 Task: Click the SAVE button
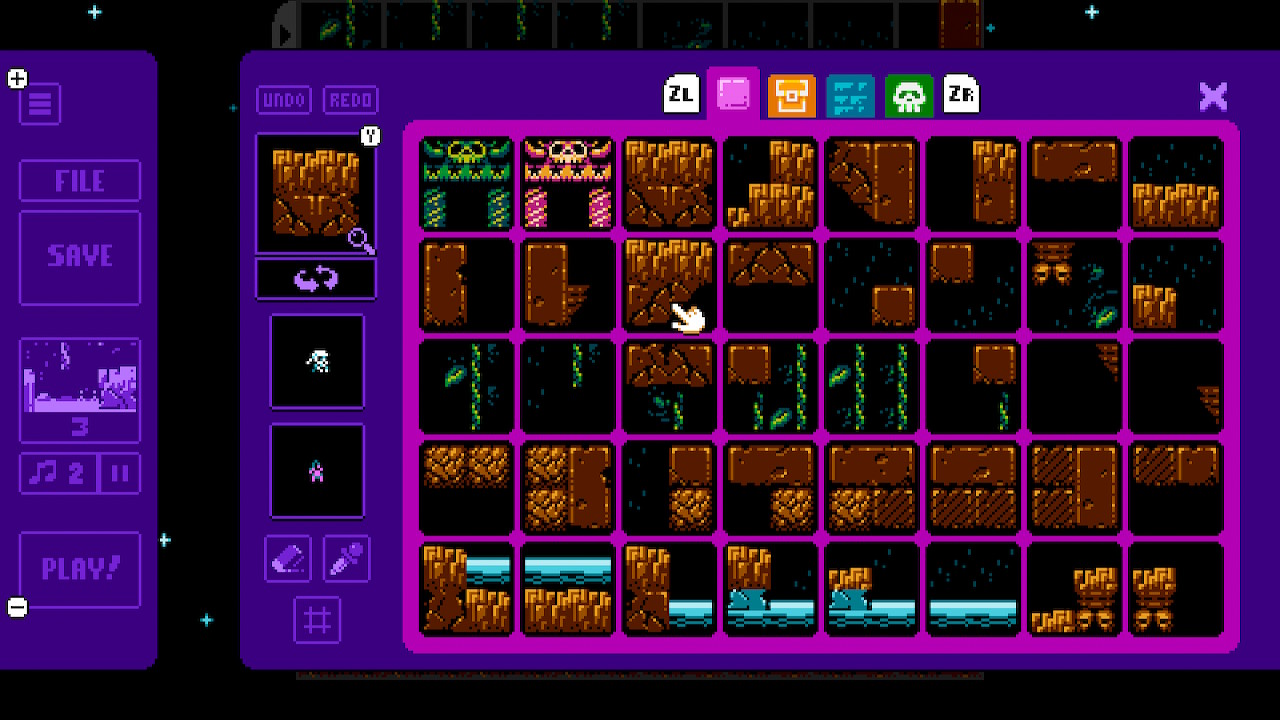pyautogui.click(x=80, y=256)
